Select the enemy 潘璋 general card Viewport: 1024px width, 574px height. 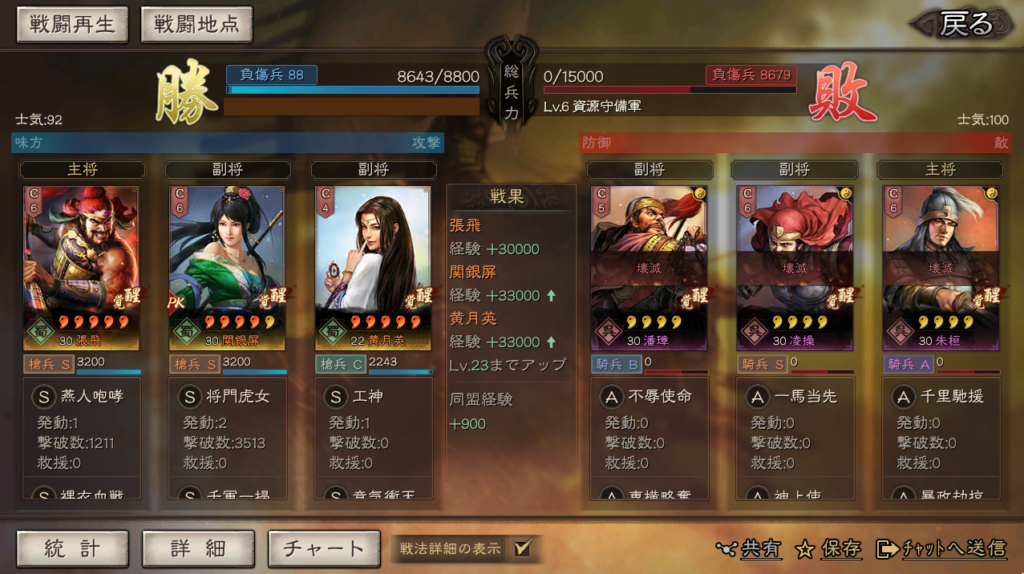[649, 267]
